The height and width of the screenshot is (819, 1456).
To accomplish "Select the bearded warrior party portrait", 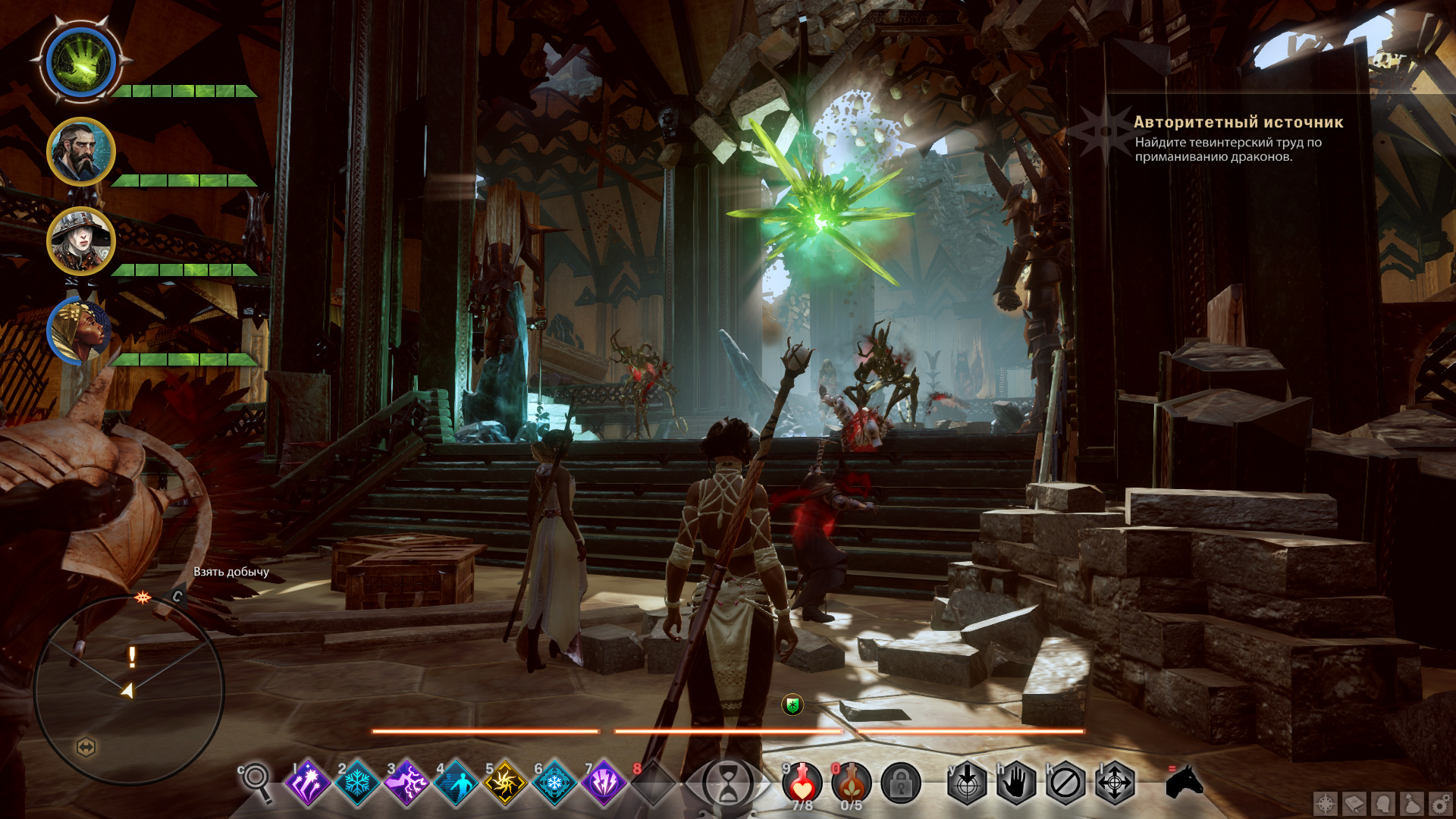I will coord(80,152).
